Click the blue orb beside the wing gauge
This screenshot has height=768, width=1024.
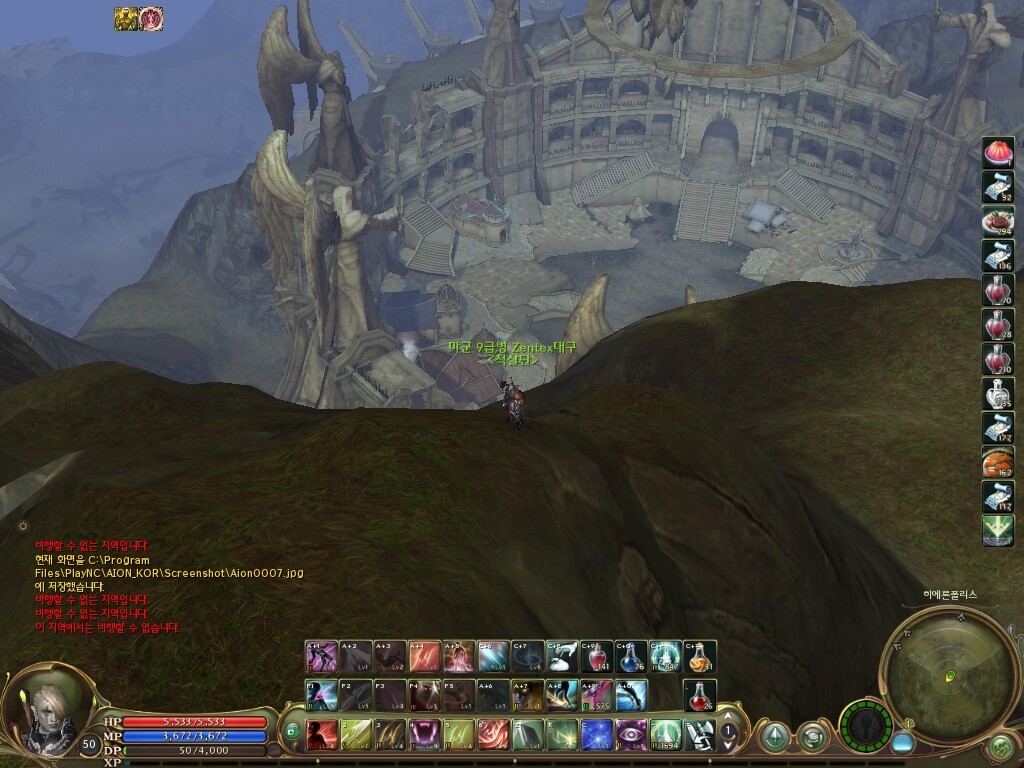902,744
